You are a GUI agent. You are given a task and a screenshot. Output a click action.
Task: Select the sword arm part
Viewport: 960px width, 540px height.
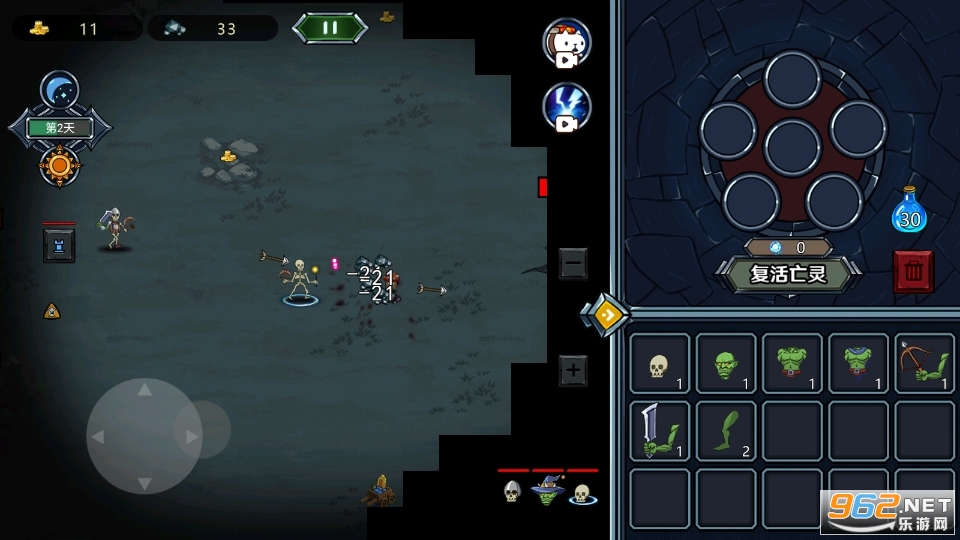659,431
